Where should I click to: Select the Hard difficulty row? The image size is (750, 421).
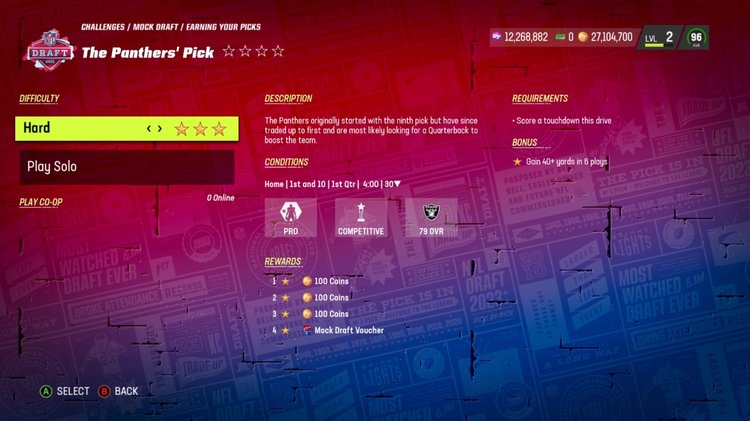point(127,128)
